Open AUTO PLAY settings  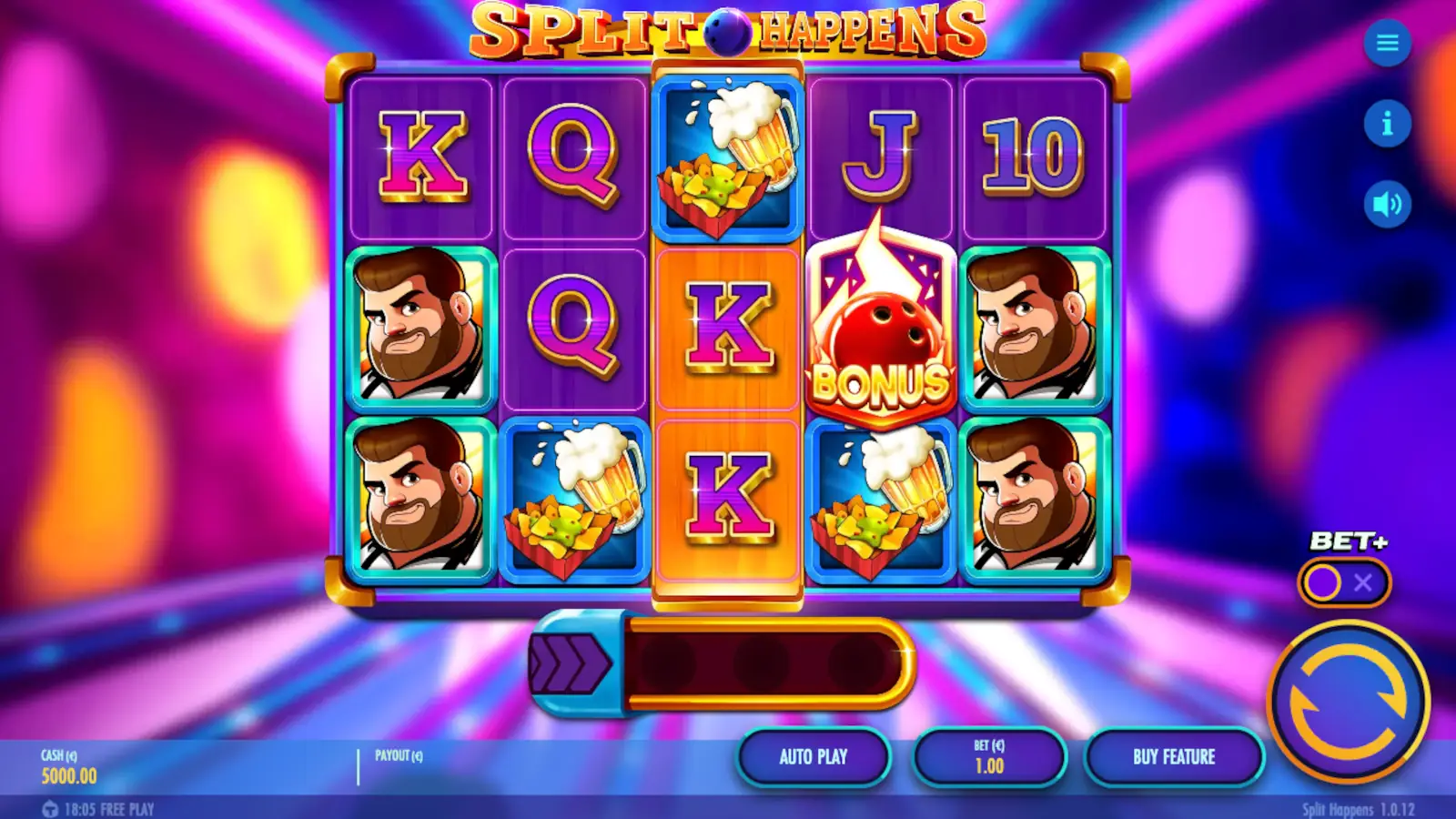[x=813, y=756]
